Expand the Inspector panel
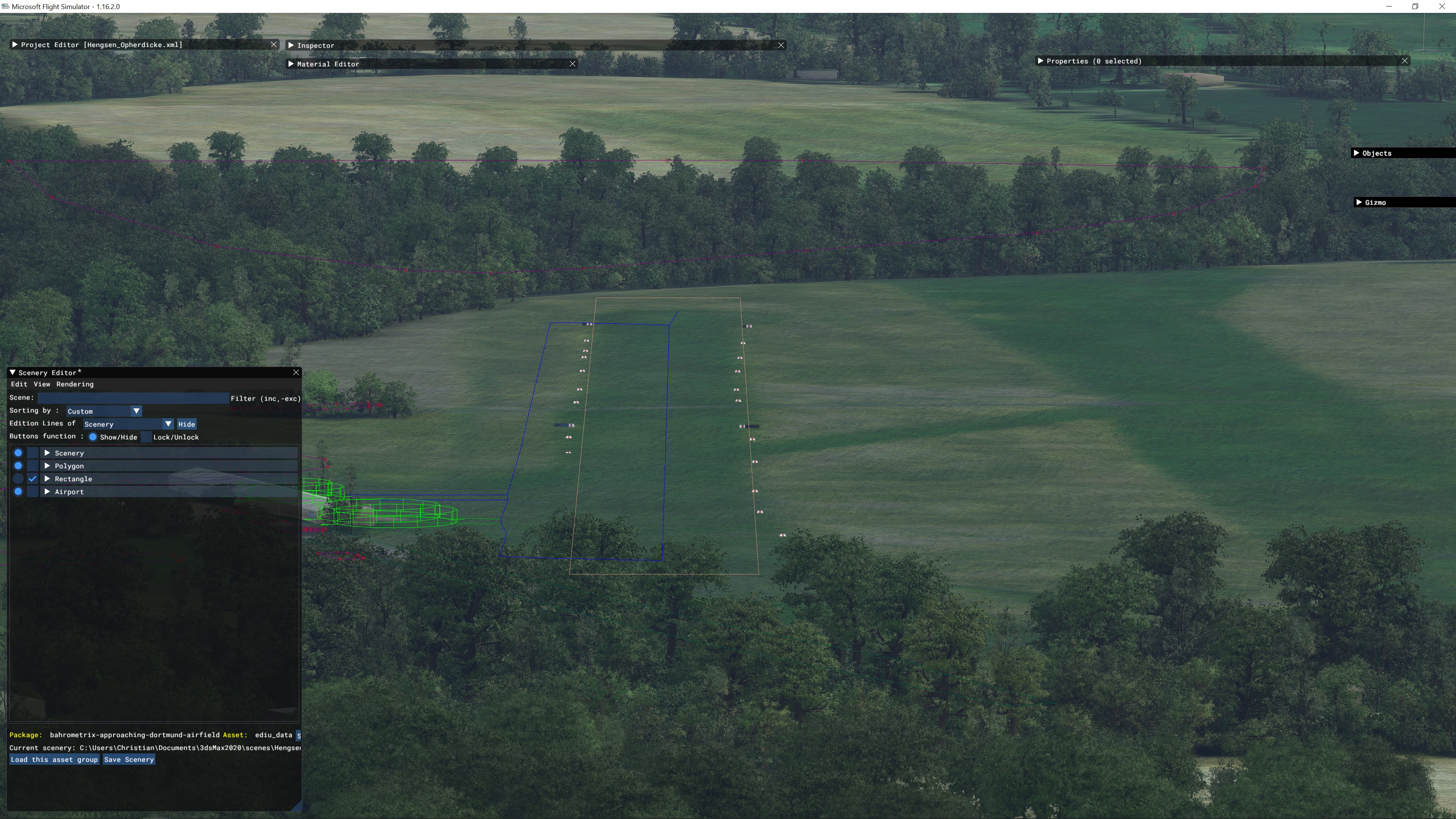The width and height of the screenshot is (1456, 819). tap(291, 45)
